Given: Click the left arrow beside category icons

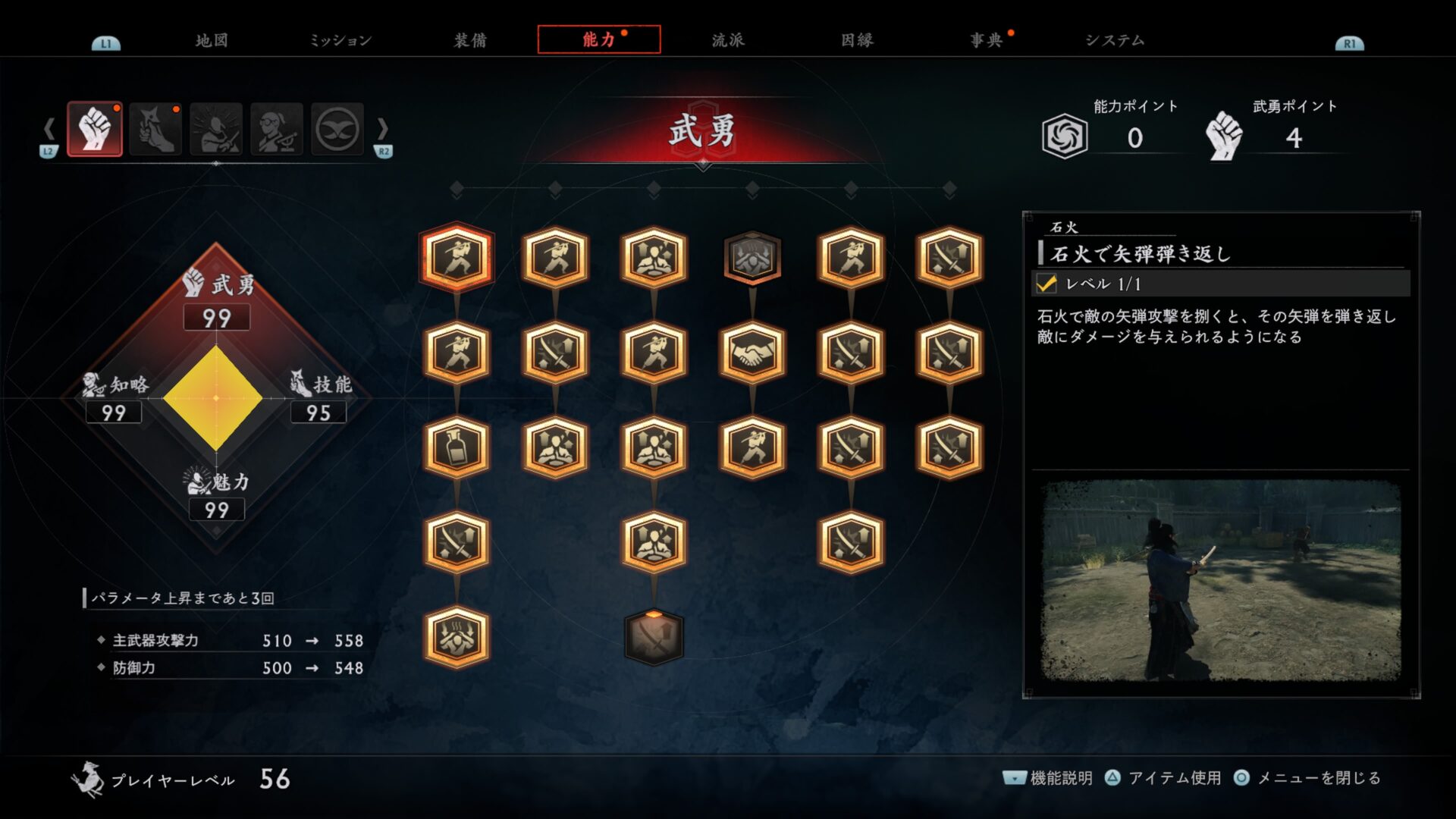Looking at the screenshot, I should pos(49,129).
